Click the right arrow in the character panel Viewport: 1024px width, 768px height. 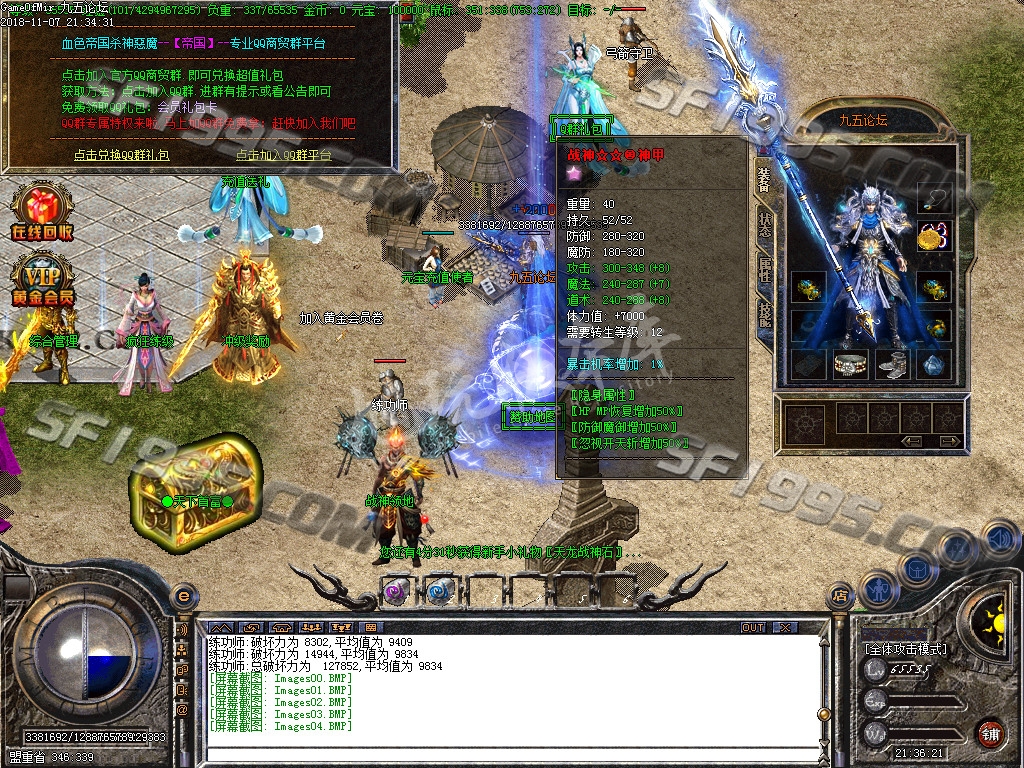(944, 440)
